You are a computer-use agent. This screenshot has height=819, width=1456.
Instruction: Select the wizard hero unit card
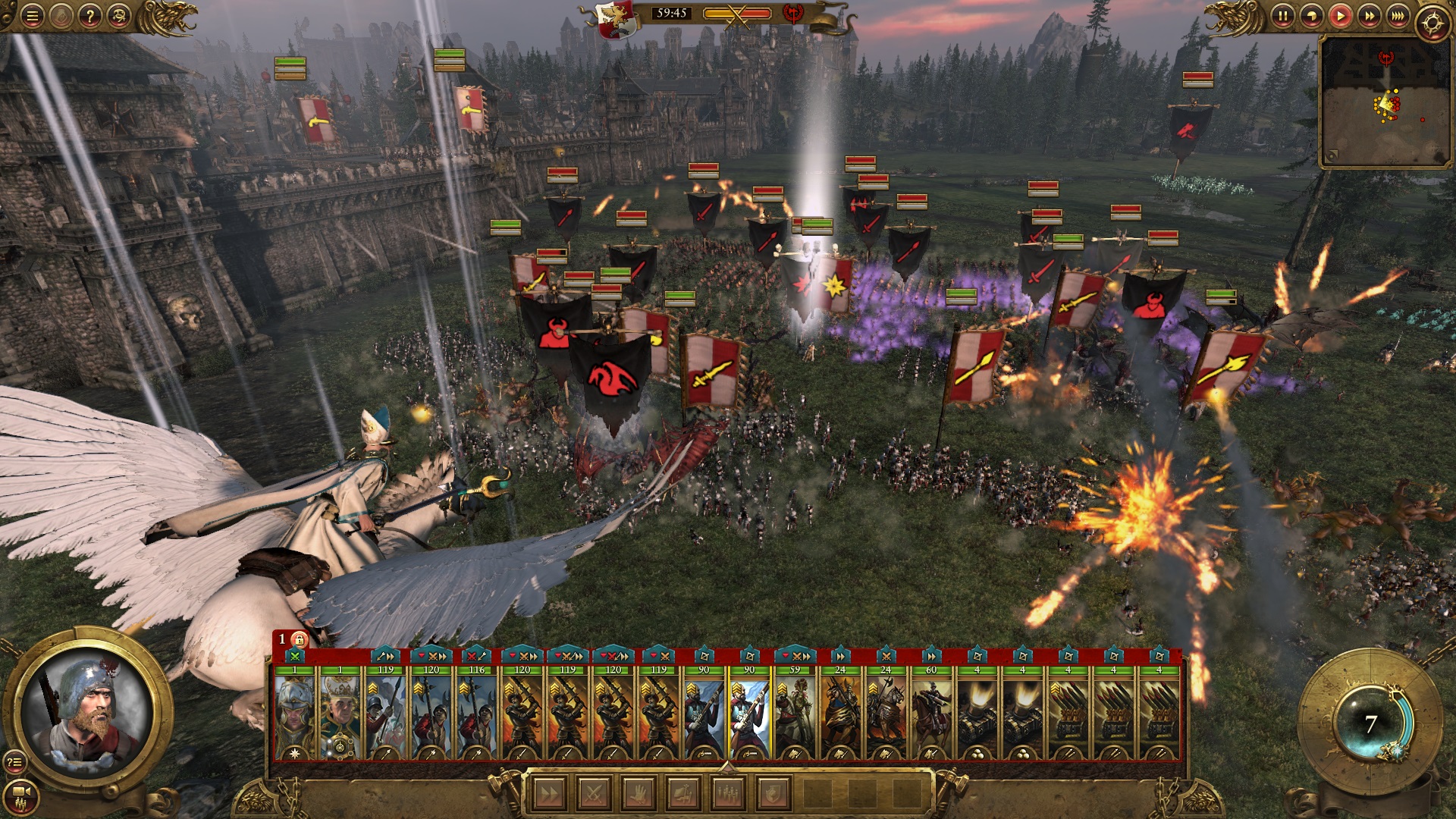pyautogui.click(x=340, y=713)
